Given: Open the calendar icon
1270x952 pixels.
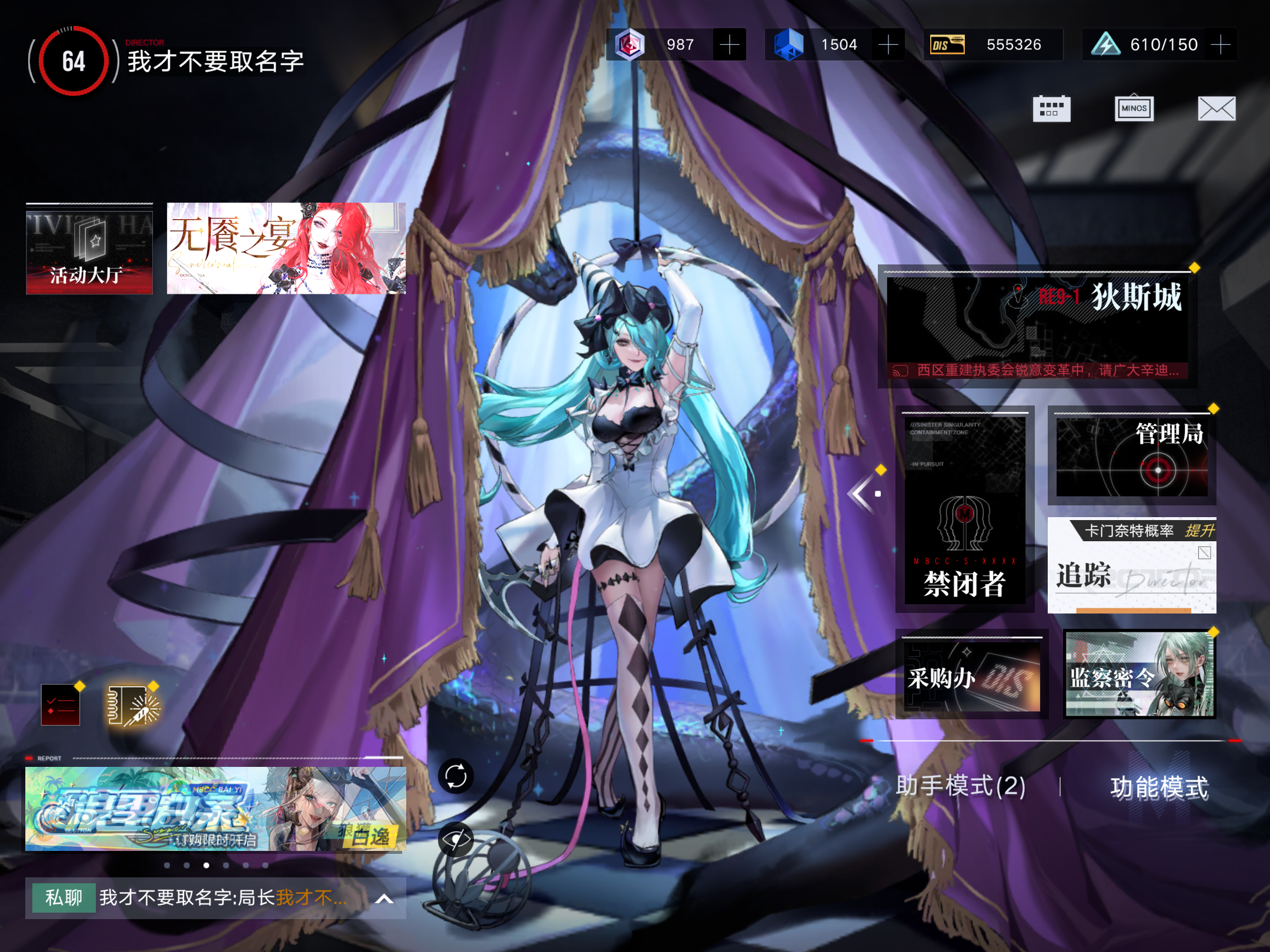Looking at the screenshot, I should pos(1052,108).
